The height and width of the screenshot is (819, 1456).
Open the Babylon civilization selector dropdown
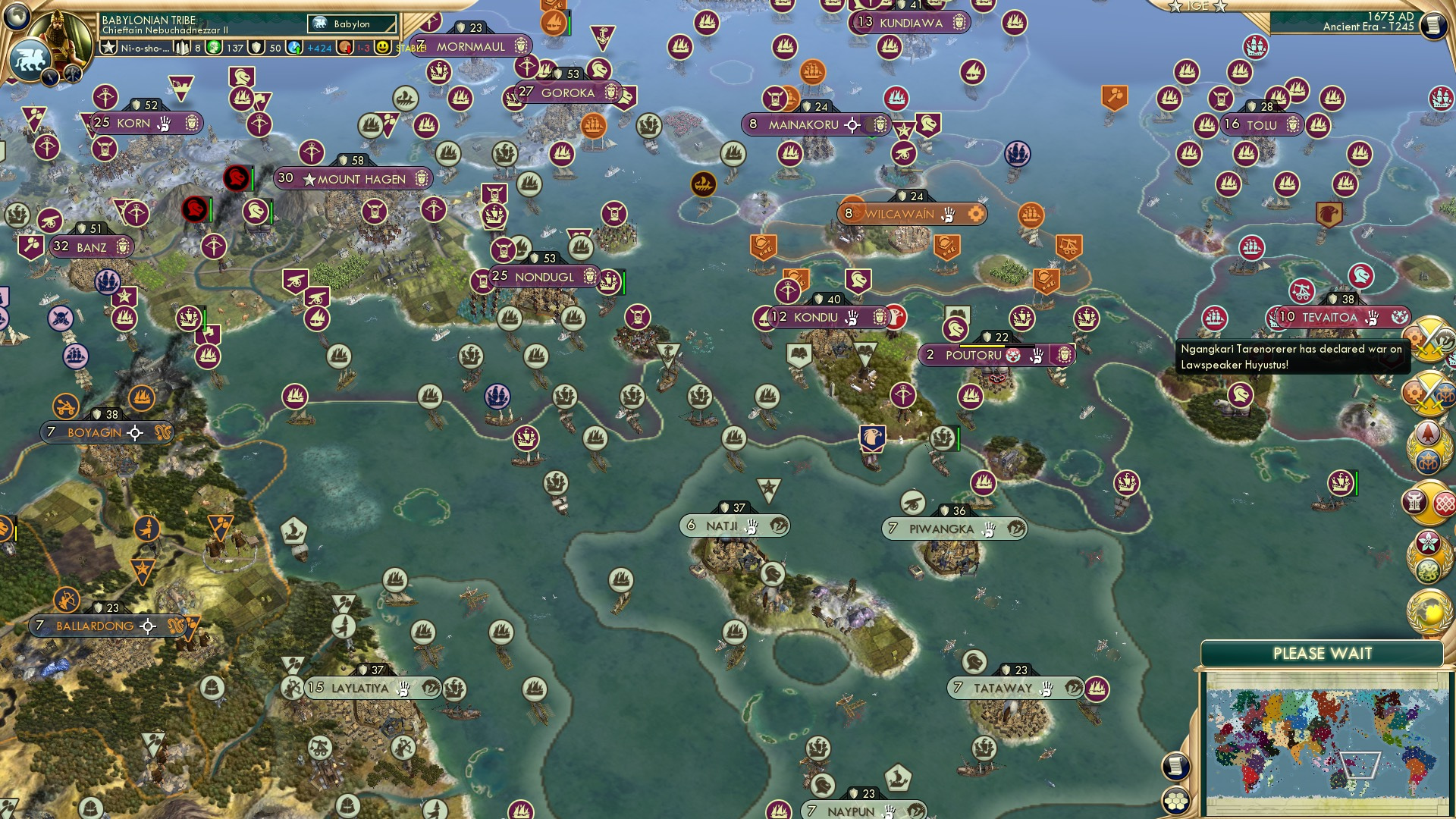coord(350,24)
